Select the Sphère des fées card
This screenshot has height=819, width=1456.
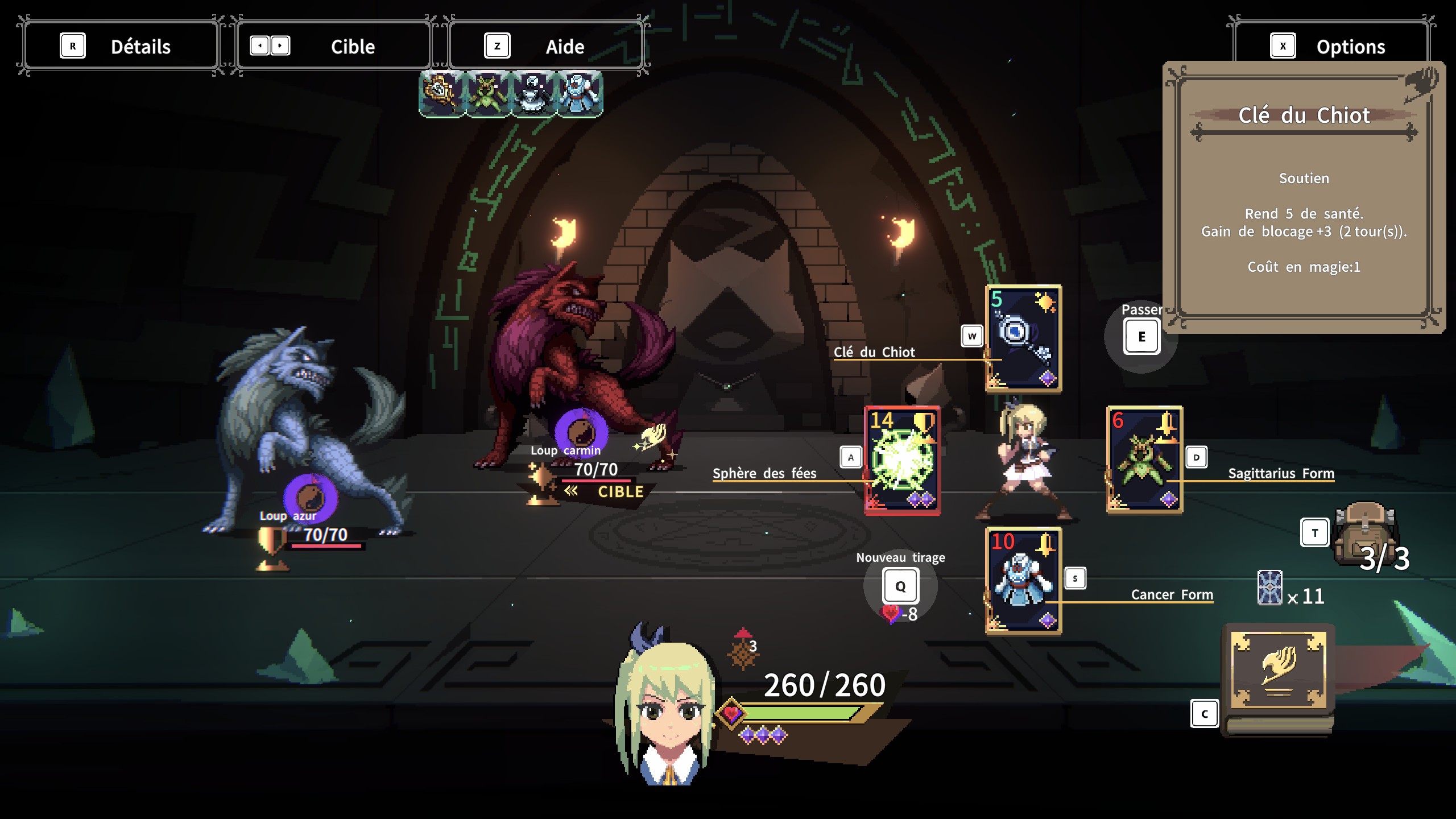coord(904,461)
